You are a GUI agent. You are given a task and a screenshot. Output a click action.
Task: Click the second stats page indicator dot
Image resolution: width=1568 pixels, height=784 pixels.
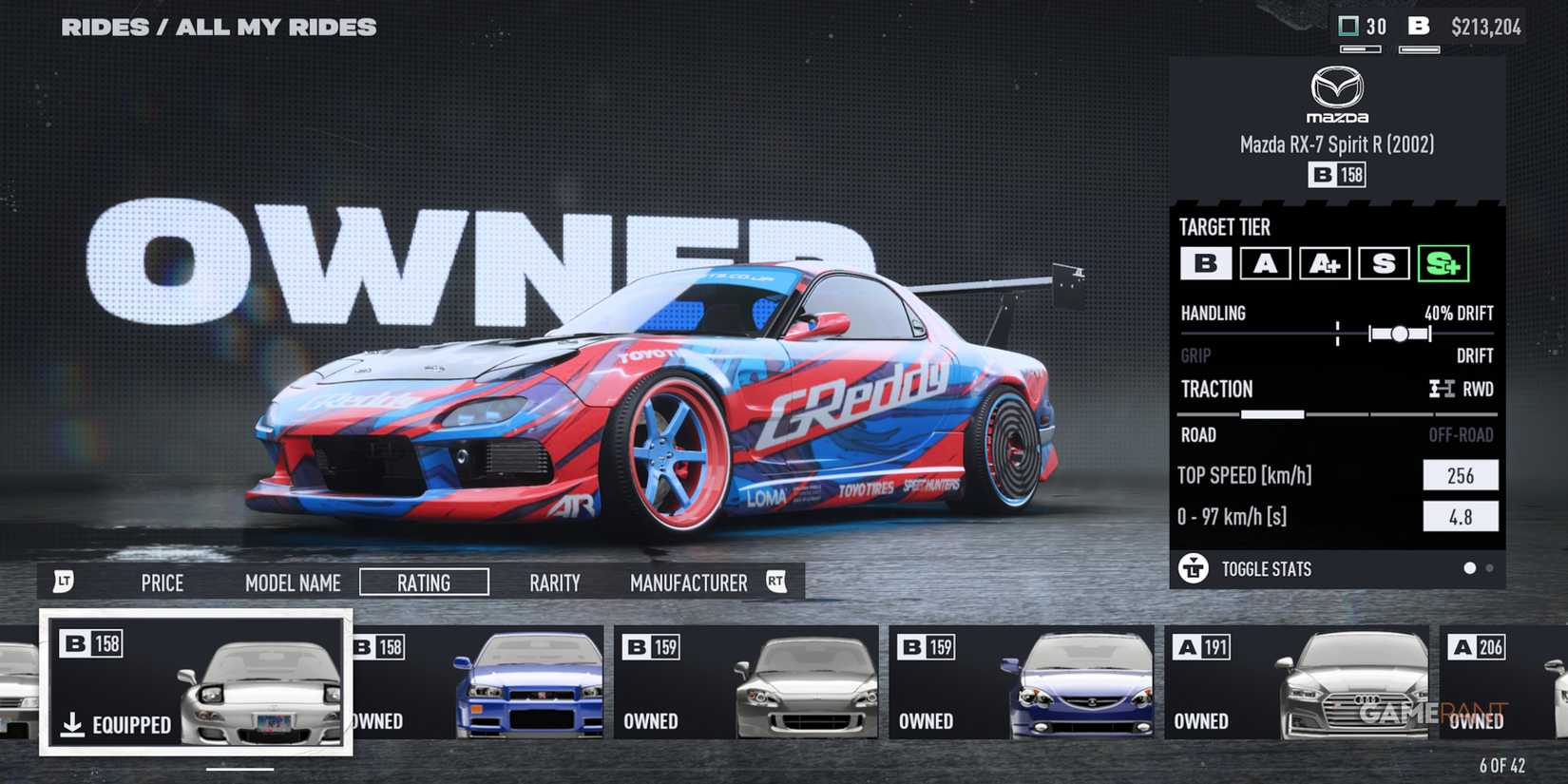click(1488, 567)
